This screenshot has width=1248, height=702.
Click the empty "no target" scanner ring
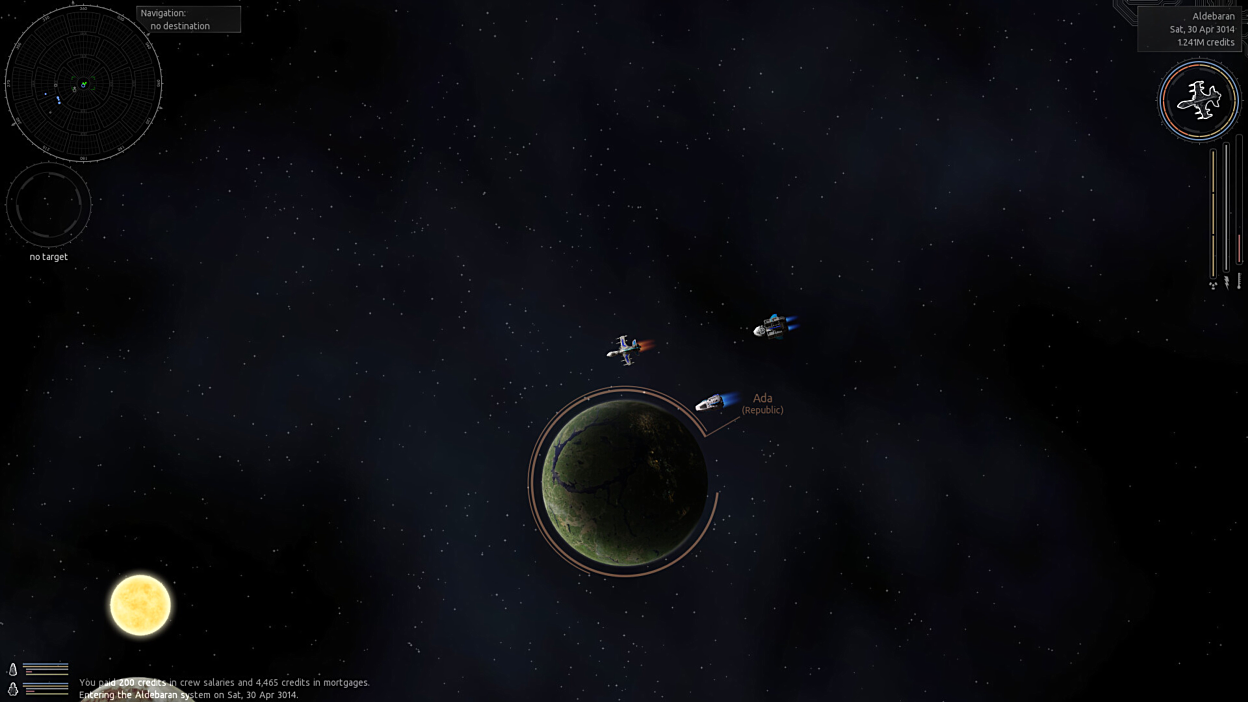click(x=48, y=204)
